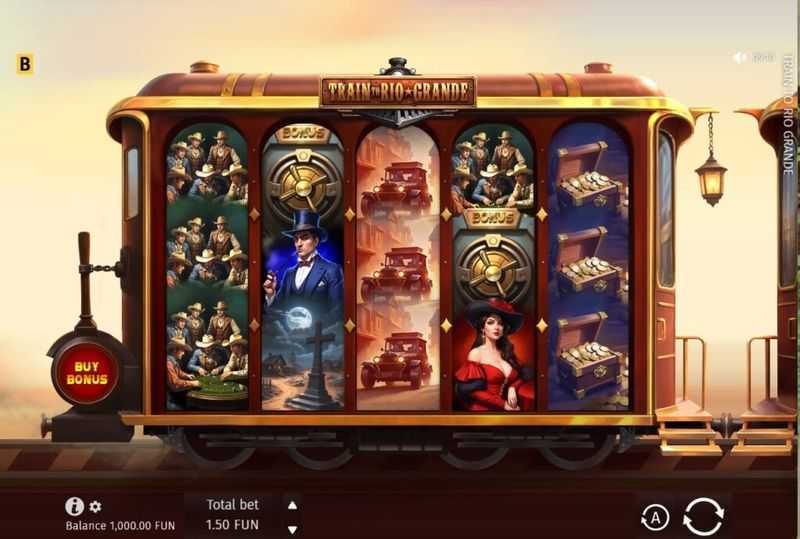Viewport: 800px width, 539px height.
Task: Open the game info with the i icon
Action: [74, 506]
